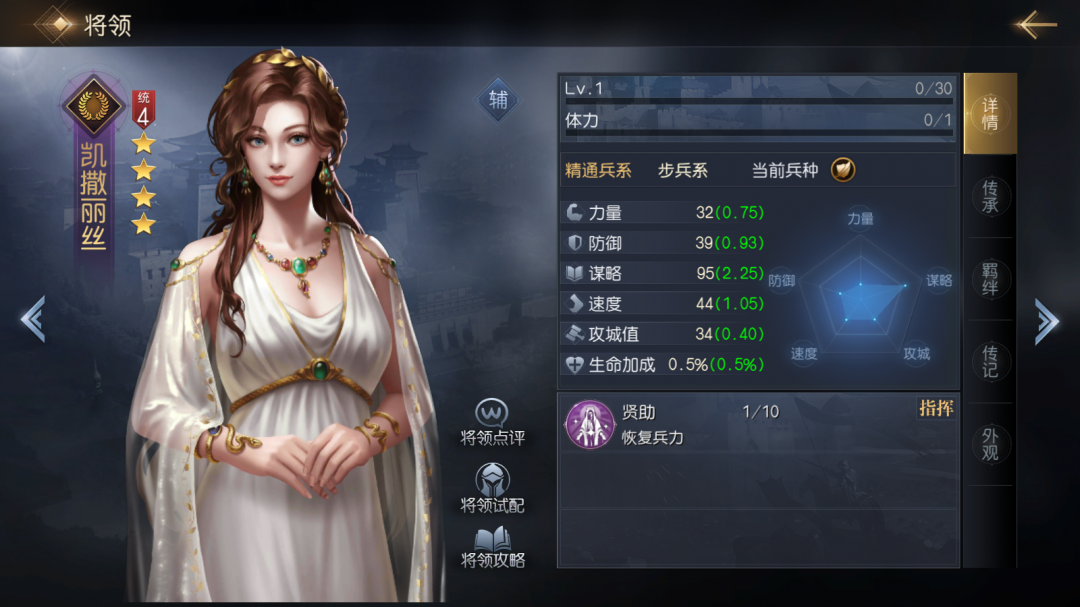Screen dimensions: 1080x607
Task: Click the laurel wreath faction emblem
Action: pyautogui.click(x=94, y=105)
